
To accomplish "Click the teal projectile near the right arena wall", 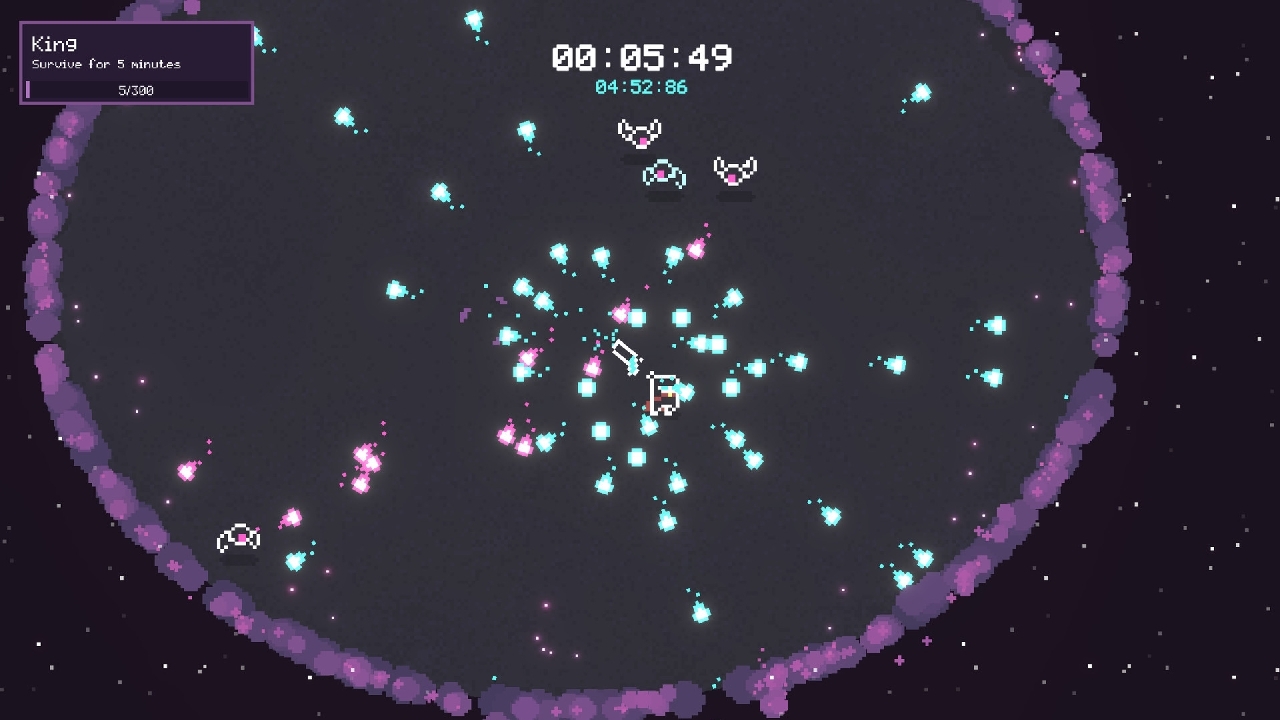I will click(x=995, y=323).
